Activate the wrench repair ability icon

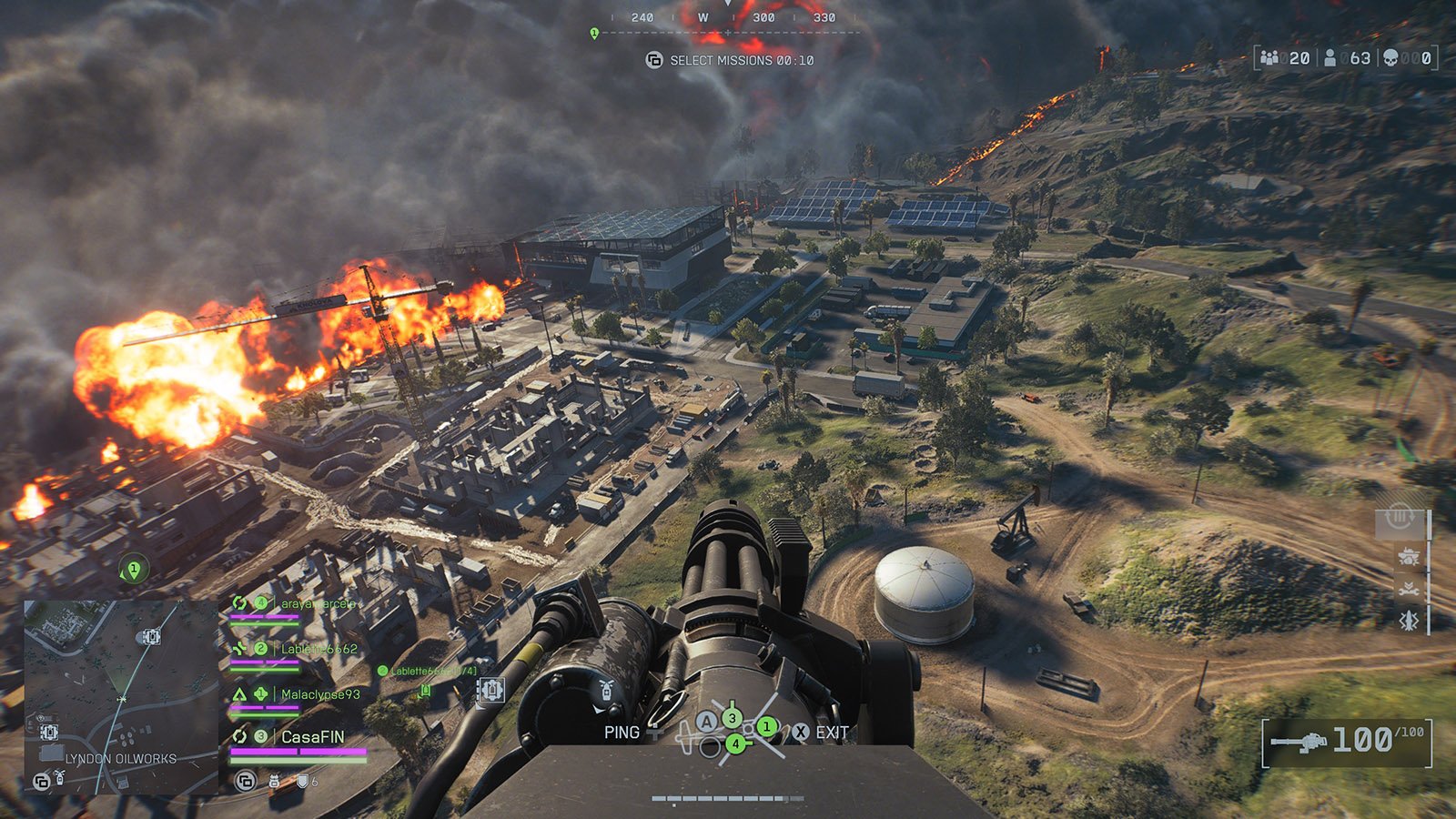[x=1409, y=589]
